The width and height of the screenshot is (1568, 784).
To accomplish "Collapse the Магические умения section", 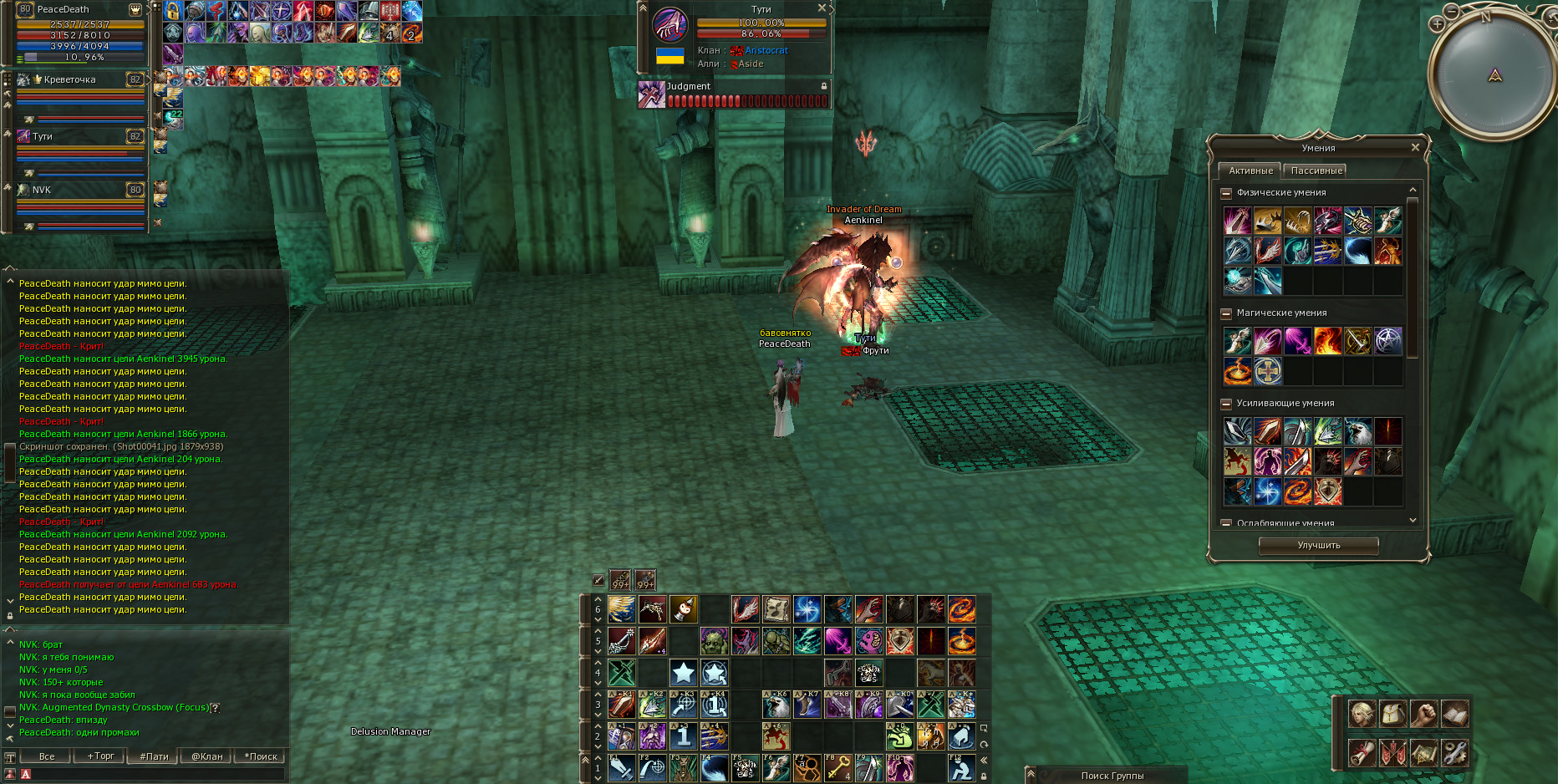I will [x=1226, y=313].
